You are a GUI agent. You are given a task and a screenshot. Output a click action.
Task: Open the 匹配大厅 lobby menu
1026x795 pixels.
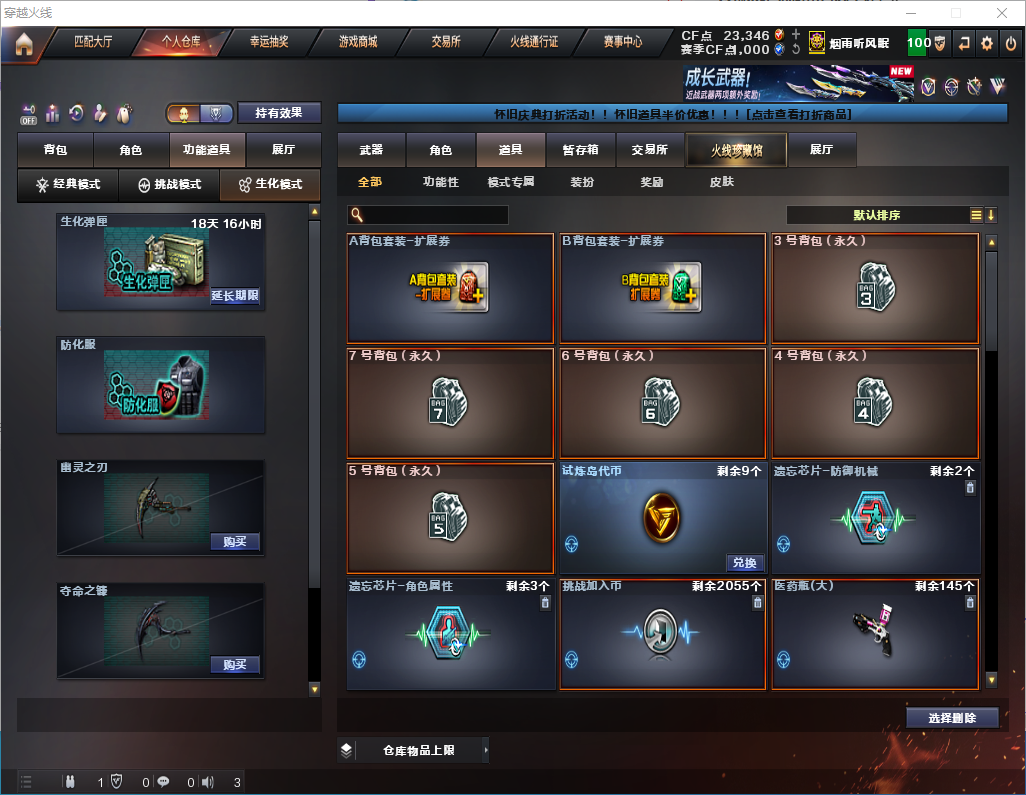tap(94, 43)
